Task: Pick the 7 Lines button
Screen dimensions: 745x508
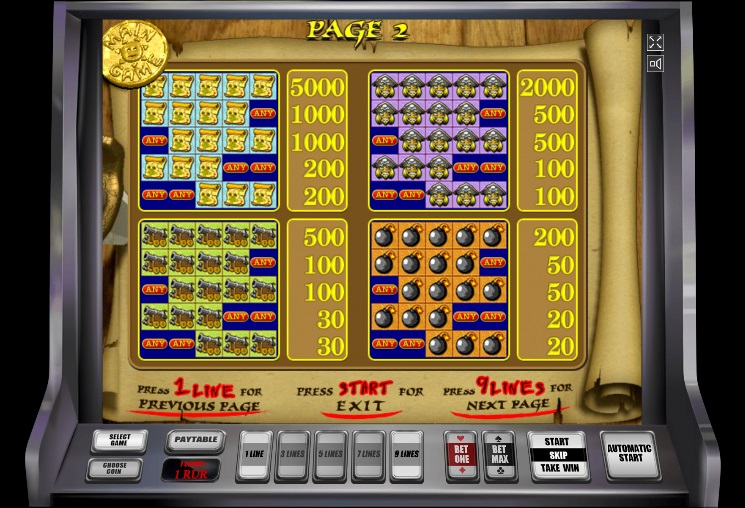Action: [368, 455]
